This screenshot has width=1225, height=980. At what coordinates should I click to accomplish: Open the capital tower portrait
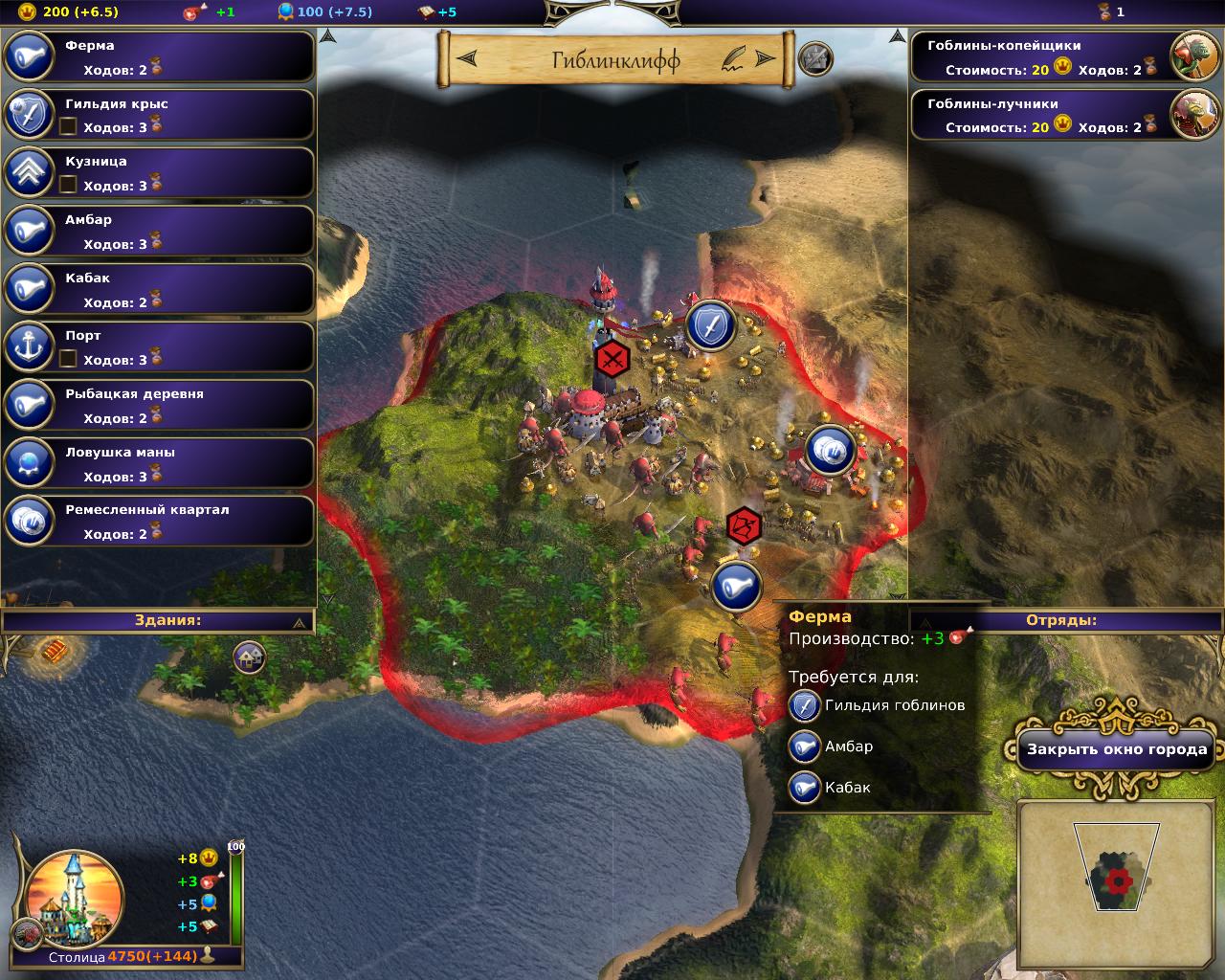click(x=75, y=898)
